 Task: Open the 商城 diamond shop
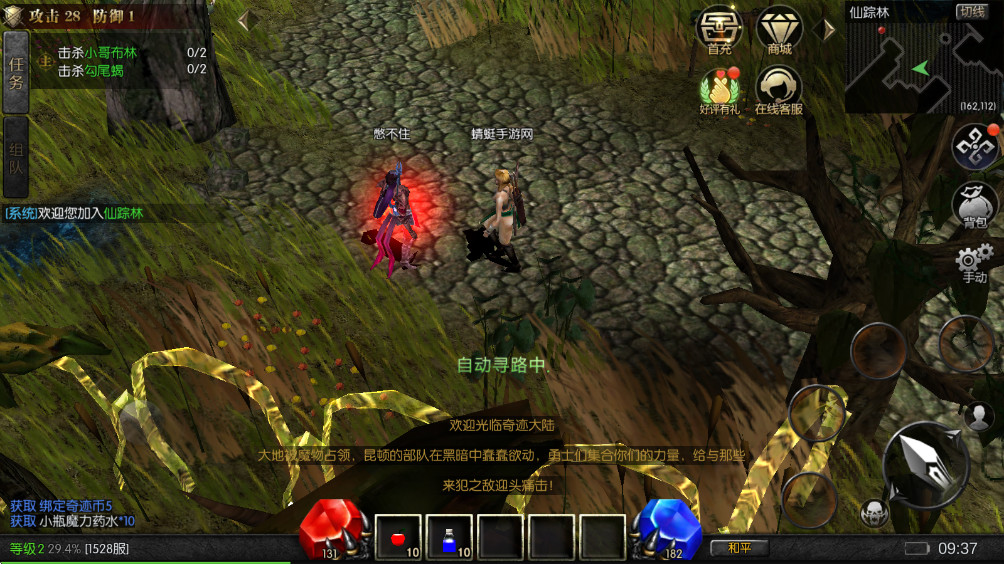point(779,31)
